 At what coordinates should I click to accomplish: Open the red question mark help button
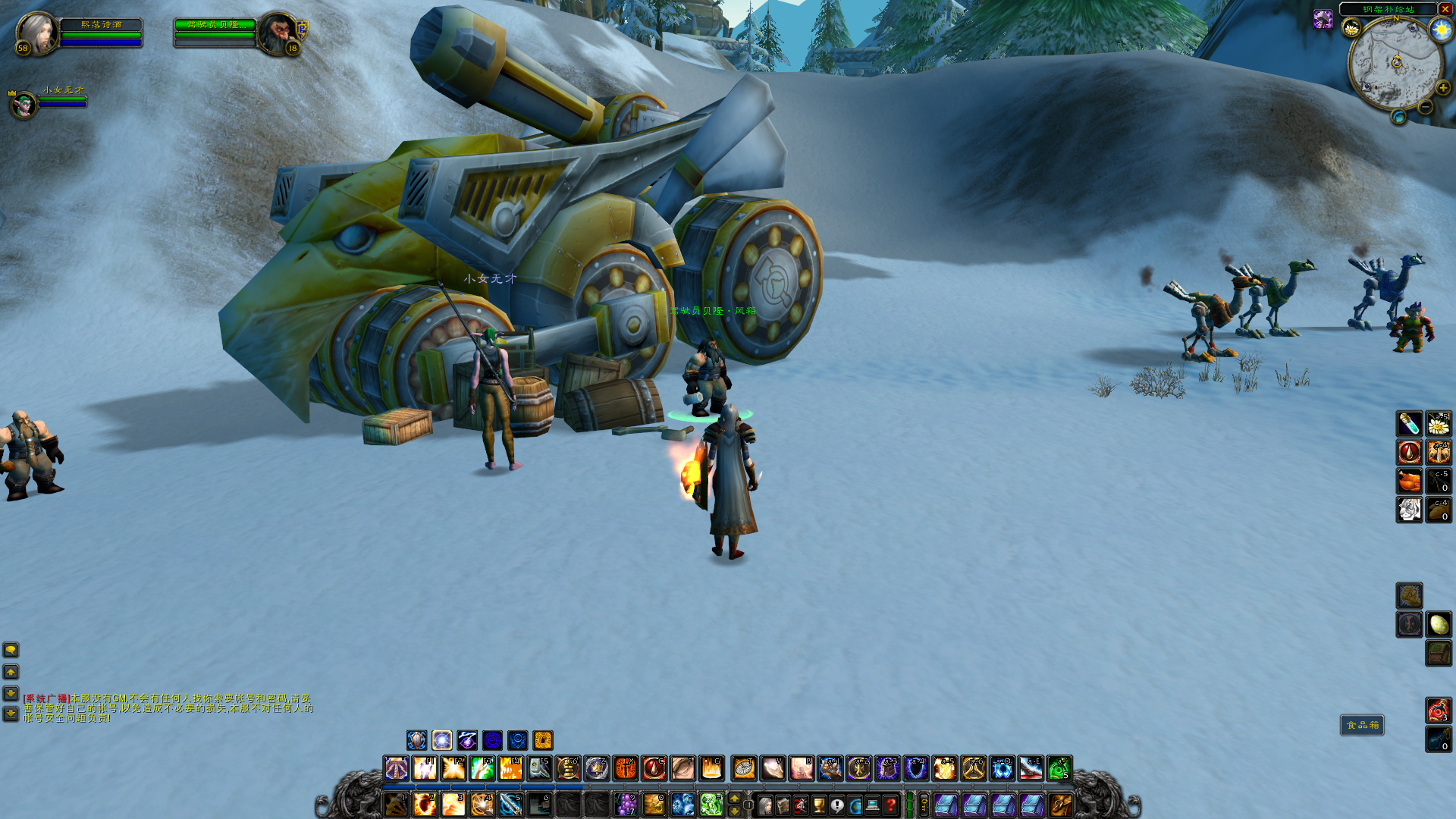(891, 805)
